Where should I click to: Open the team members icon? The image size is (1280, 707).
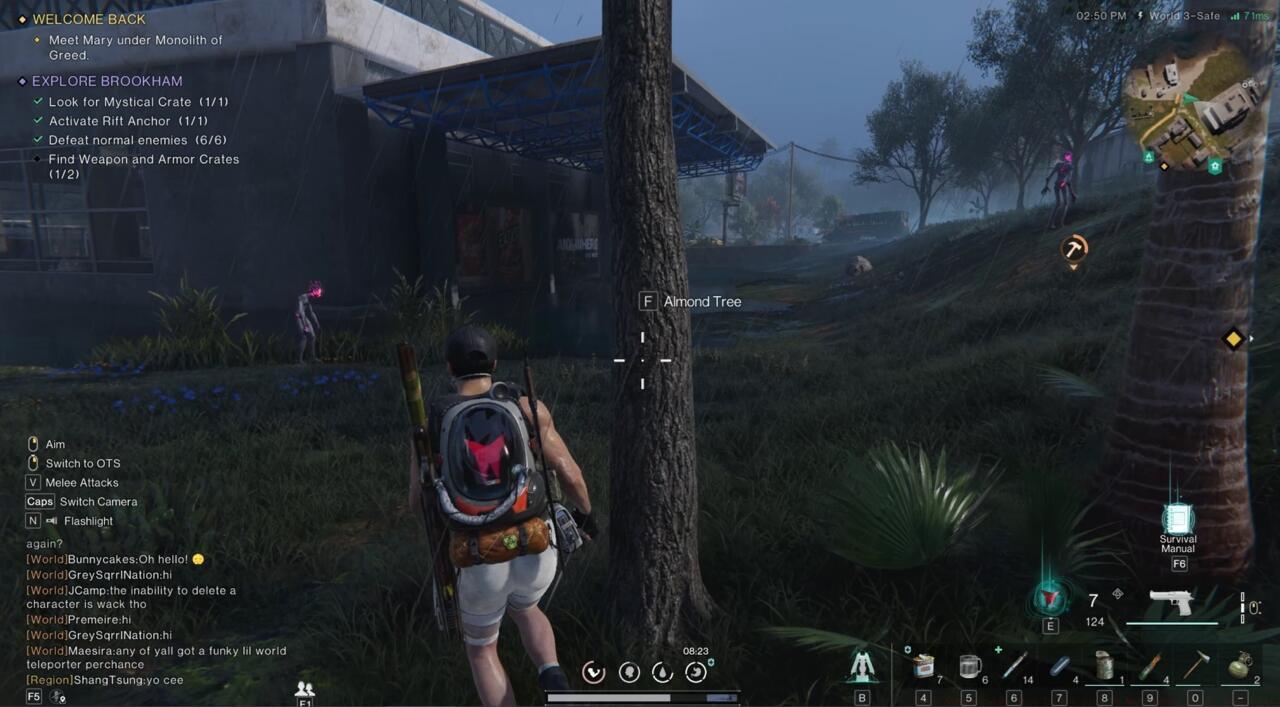click(305, 689)
